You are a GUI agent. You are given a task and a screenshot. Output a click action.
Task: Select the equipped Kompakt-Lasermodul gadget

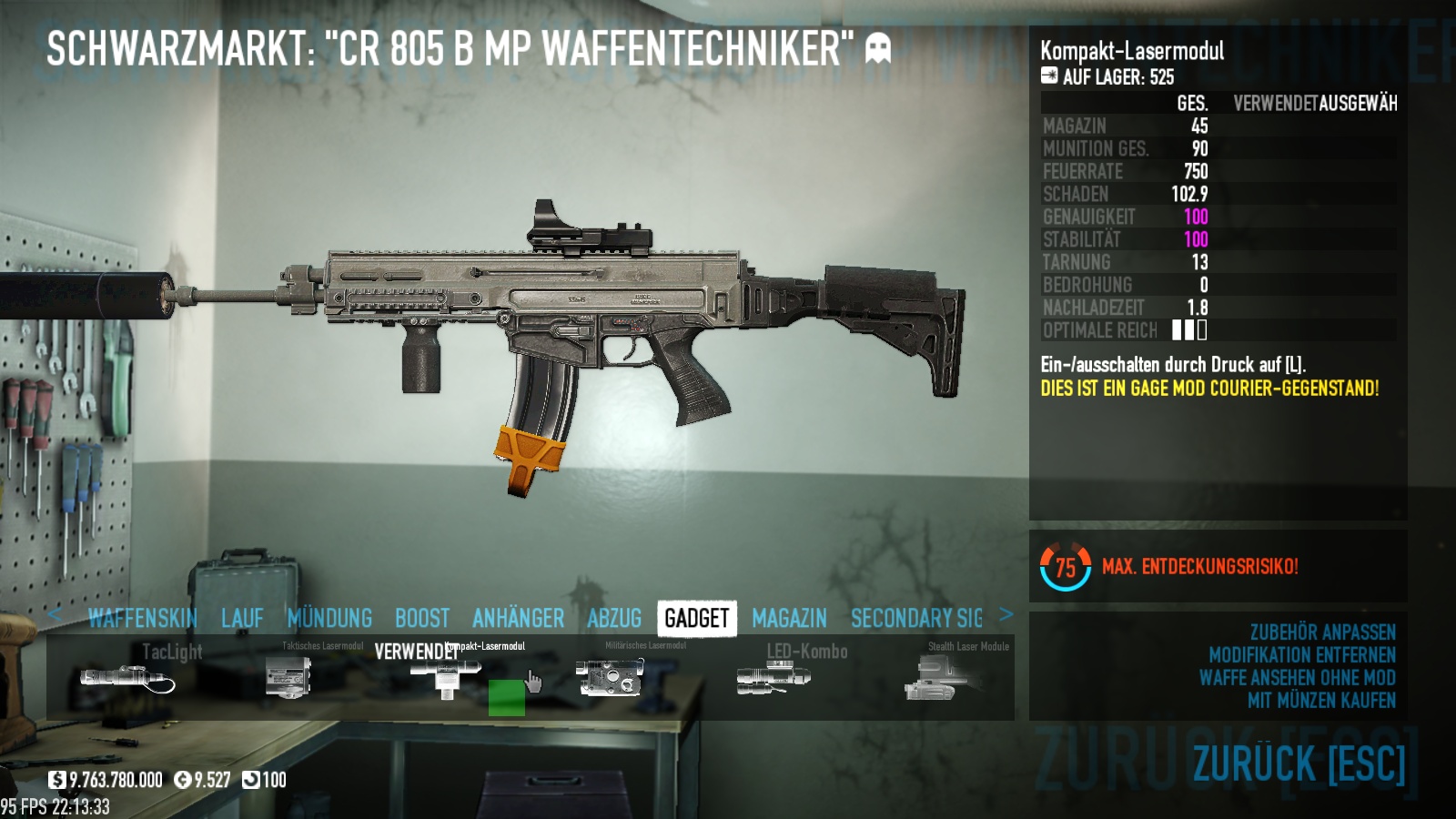pos(446,678)
